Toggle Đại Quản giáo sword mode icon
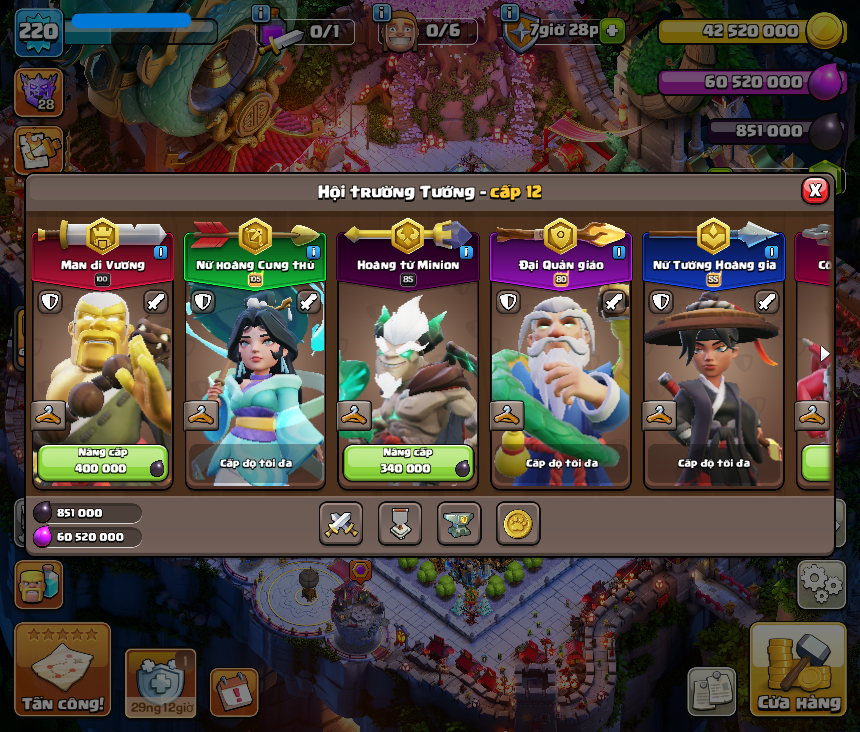Image resolution: width=860 pixels, height=732 pixels. pyautogui.click(x=614, y=301)
